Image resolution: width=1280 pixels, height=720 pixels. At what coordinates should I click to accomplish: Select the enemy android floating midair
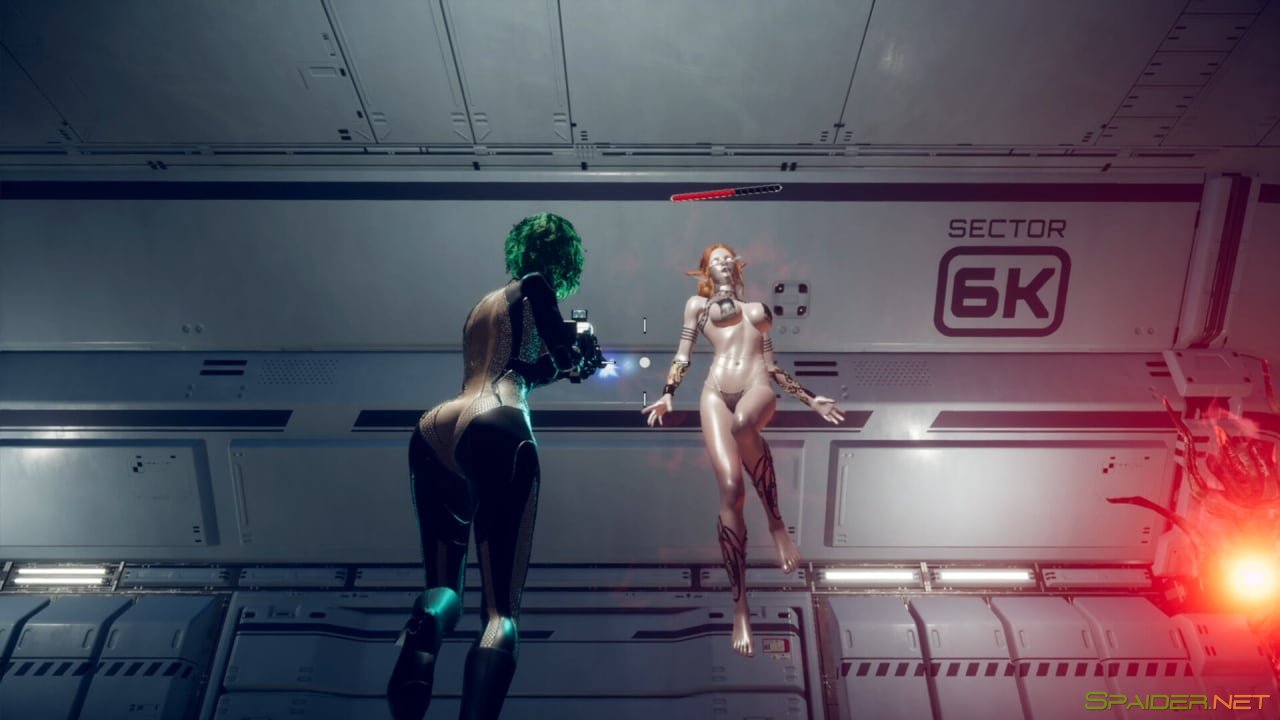pos(735,400)
